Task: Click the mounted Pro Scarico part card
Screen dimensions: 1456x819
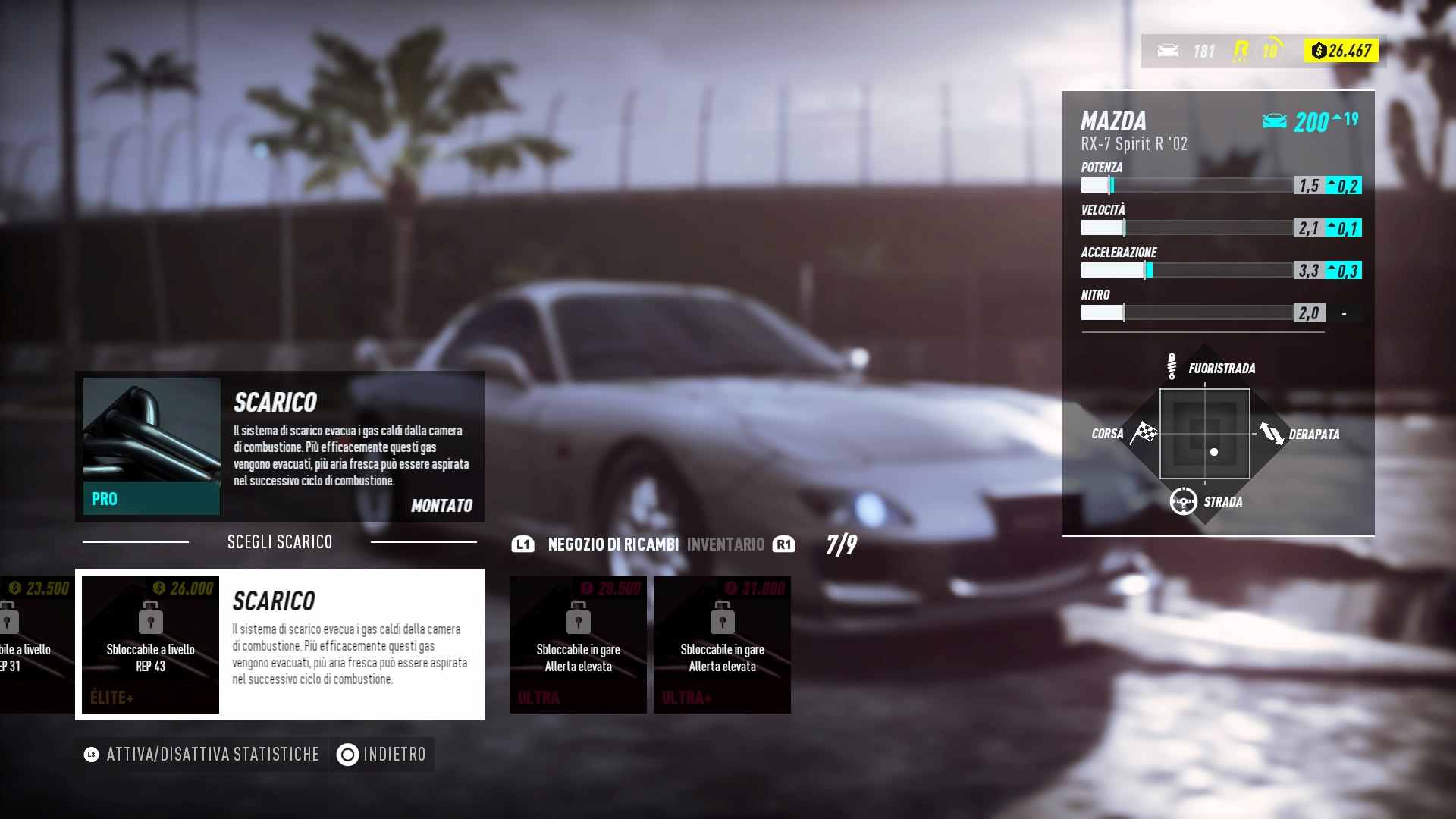Action: (x=279, y=446)
